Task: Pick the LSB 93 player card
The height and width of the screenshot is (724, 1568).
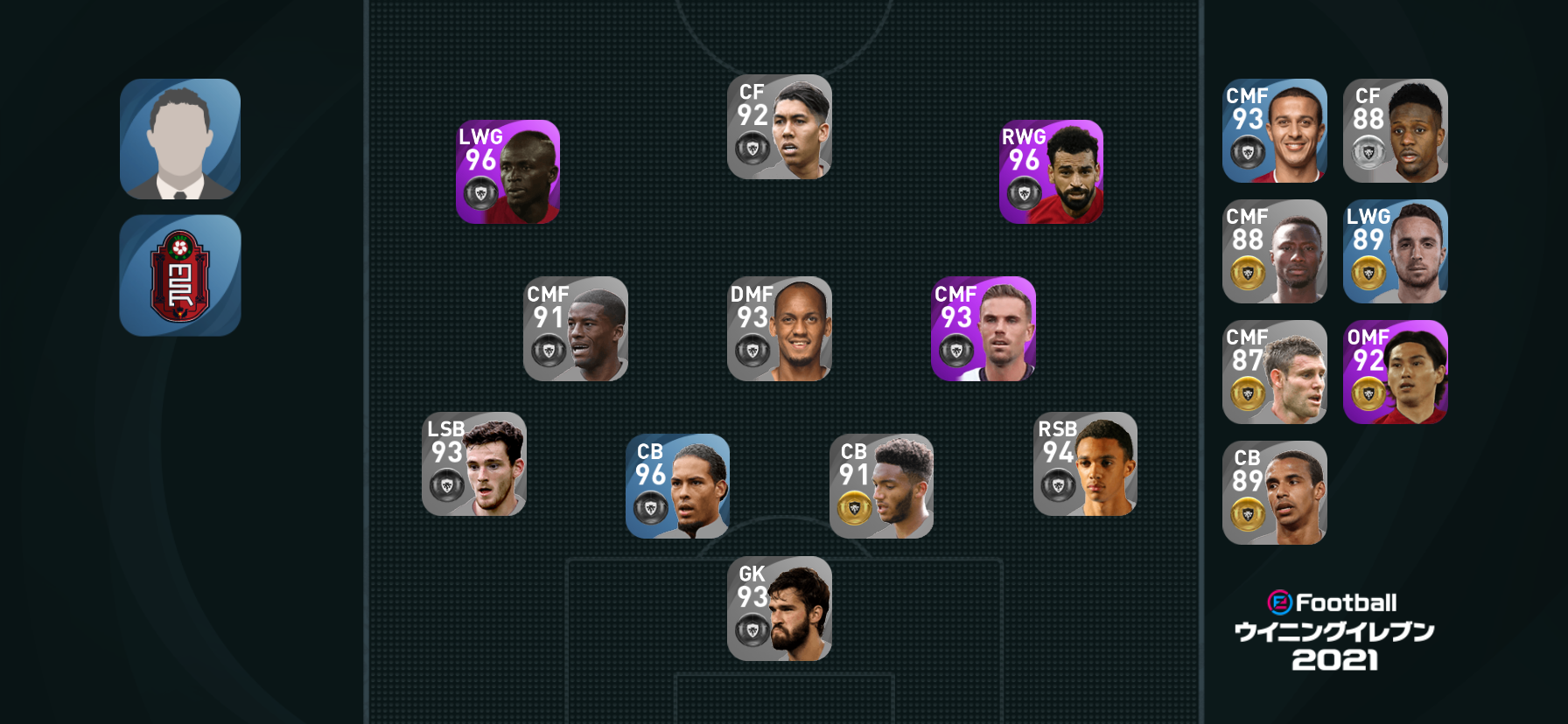Action: click(x=474, y=464)
